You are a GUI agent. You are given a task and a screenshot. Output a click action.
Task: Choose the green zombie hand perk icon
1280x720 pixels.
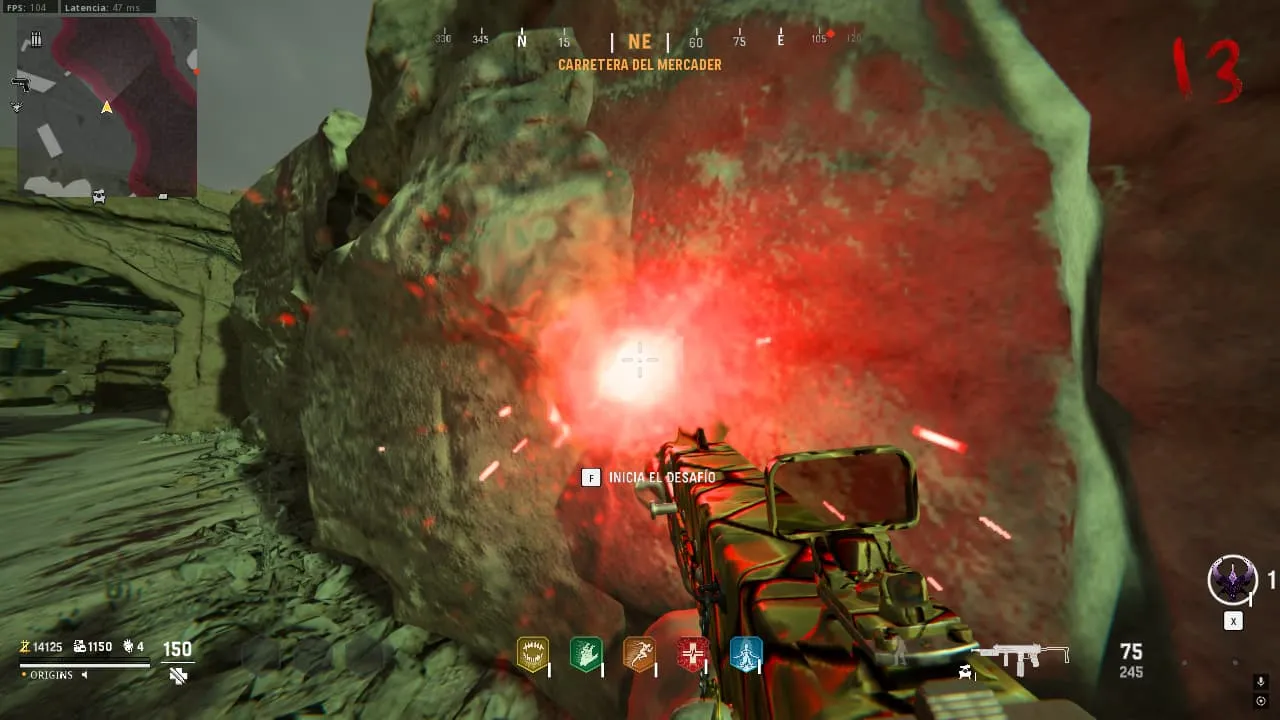[x=585, y=655]
